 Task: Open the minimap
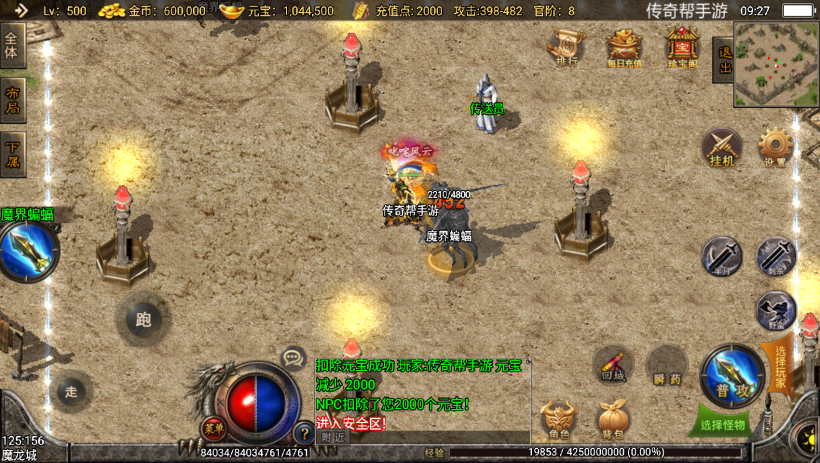(x=775, y=64)
